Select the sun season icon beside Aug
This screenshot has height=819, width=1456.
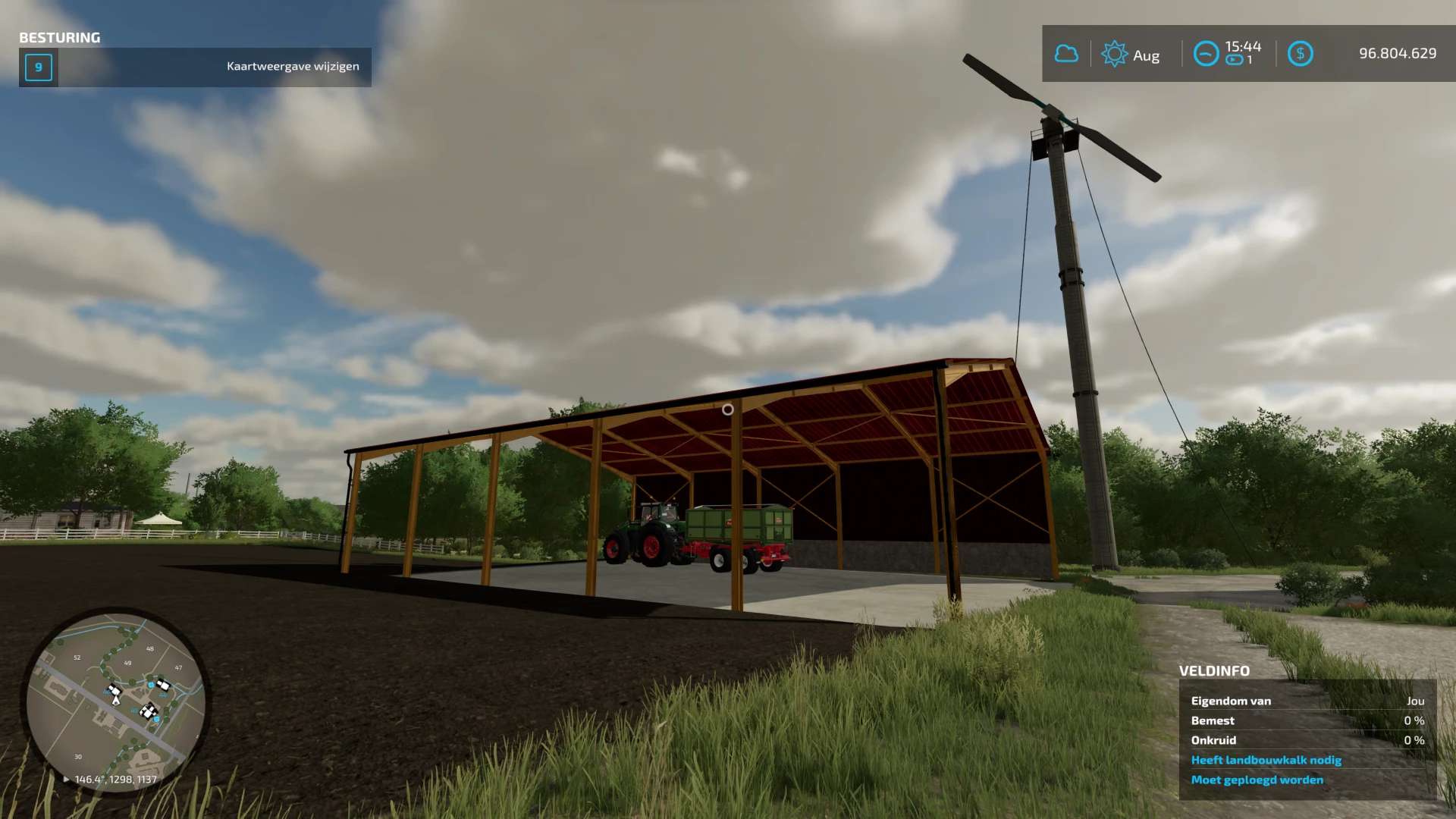[x=1114, y=54]
